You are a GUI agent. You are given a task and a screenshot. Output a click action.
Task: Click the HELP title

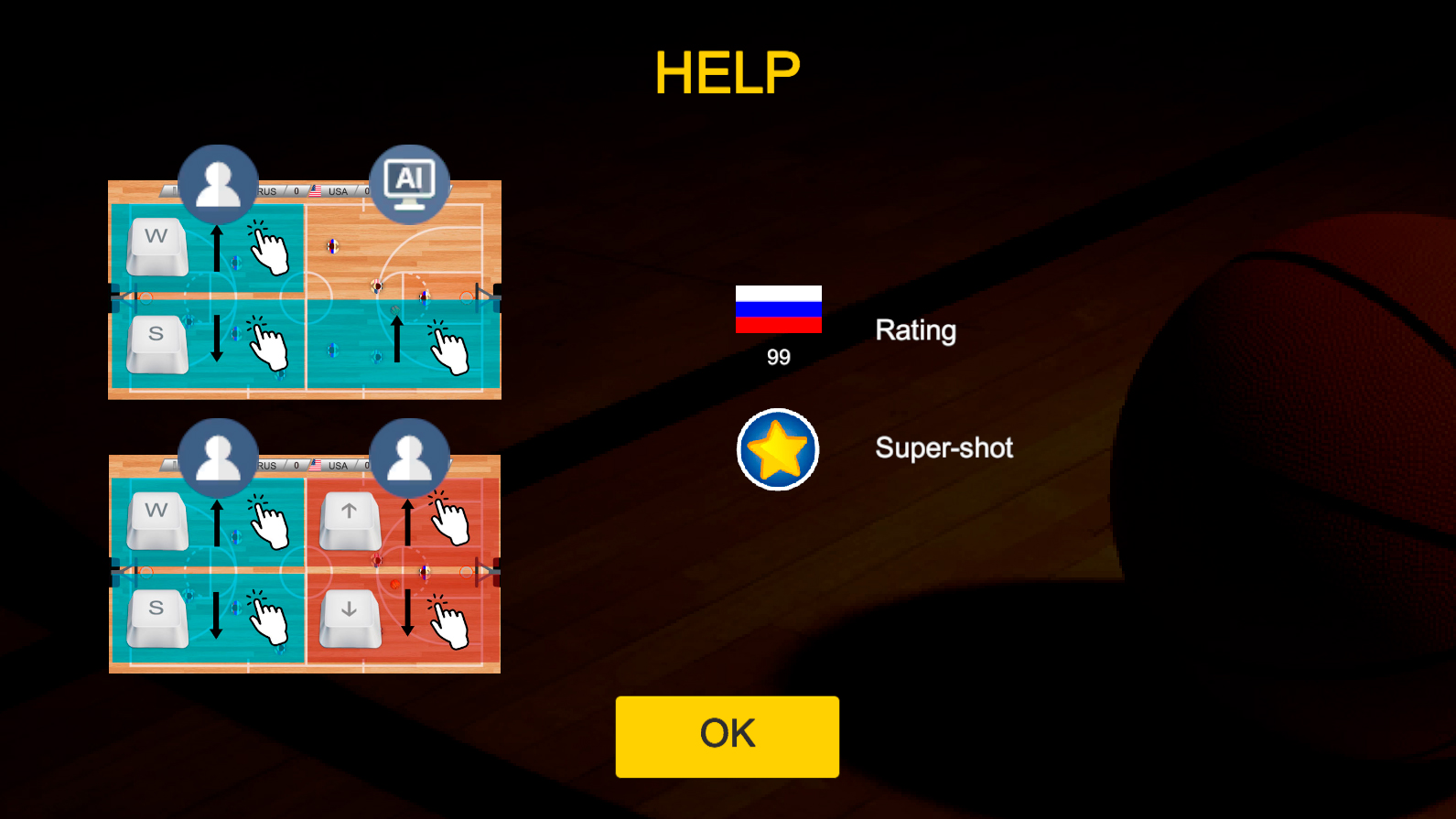[727, 72]
